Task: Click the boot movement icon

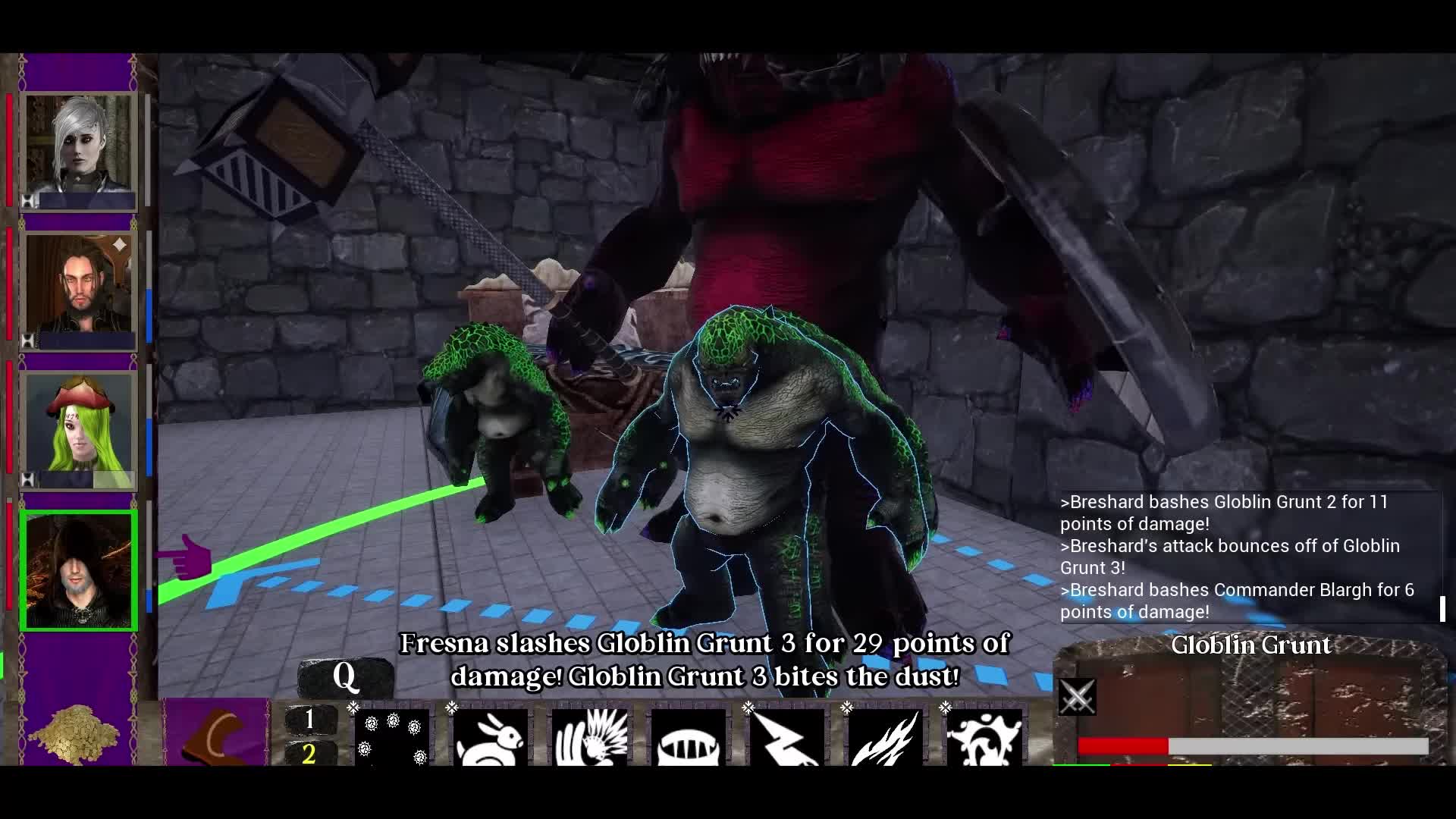Action: pos(216,732)
